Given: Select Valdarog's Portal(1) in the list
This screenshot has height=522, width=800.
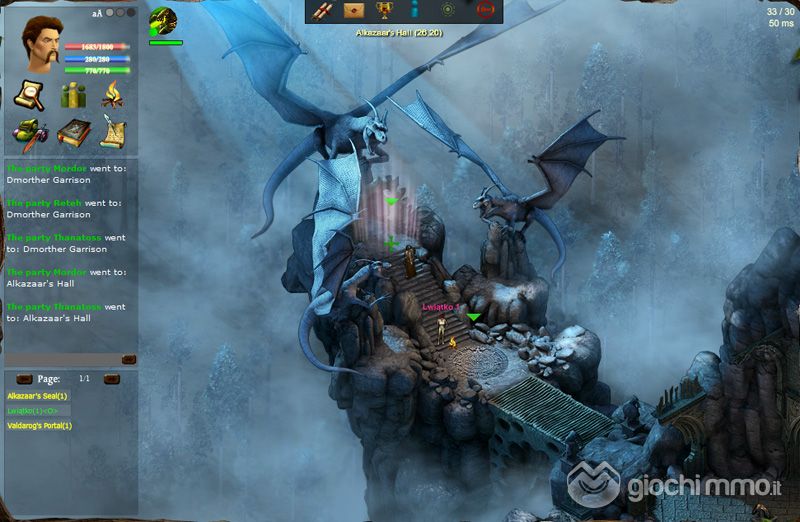Looking at the screenshot, I should (x=40, y=426).
